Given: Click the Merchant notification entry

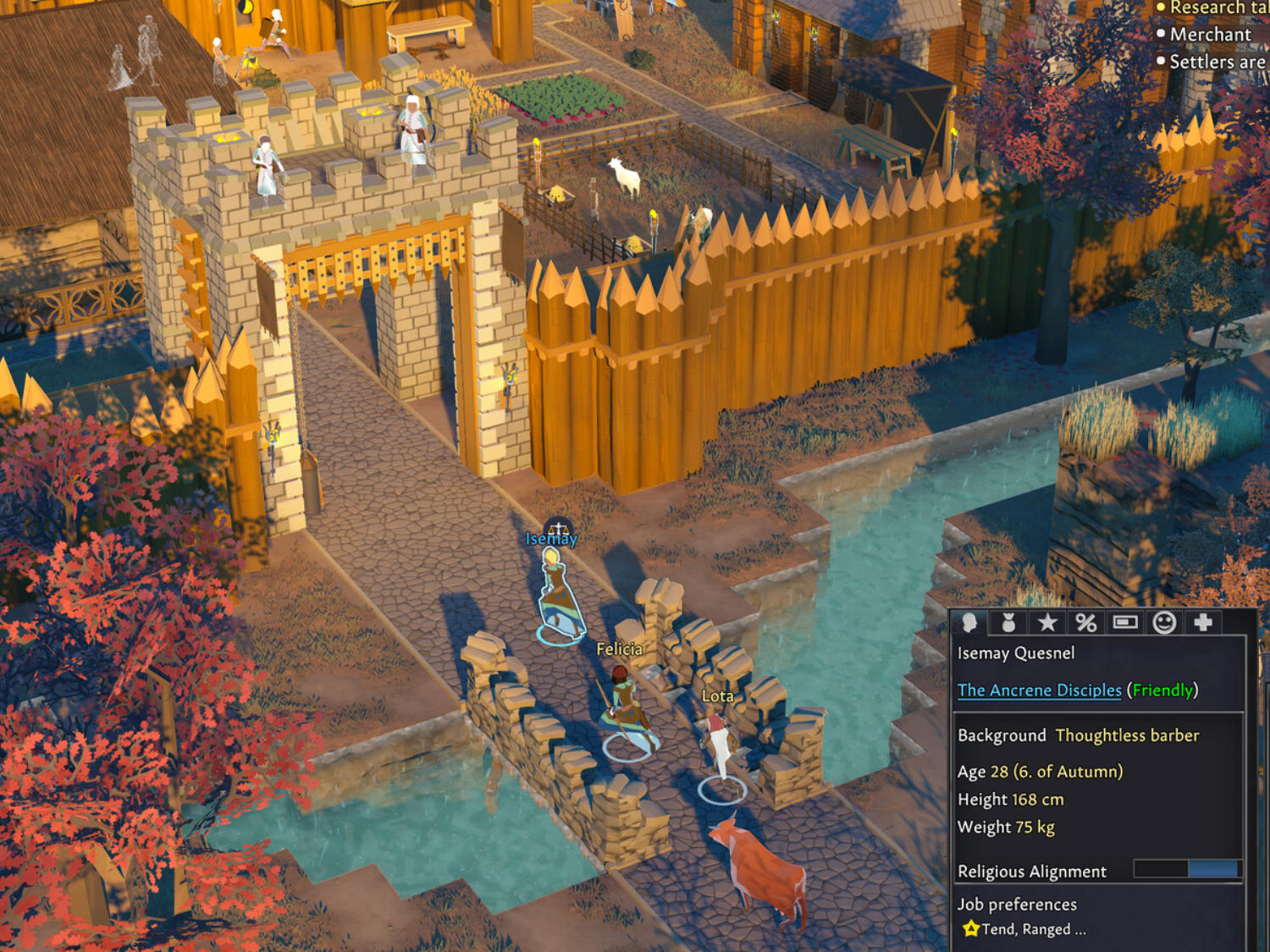Looking at the screenshot, I should (1210, 35).
